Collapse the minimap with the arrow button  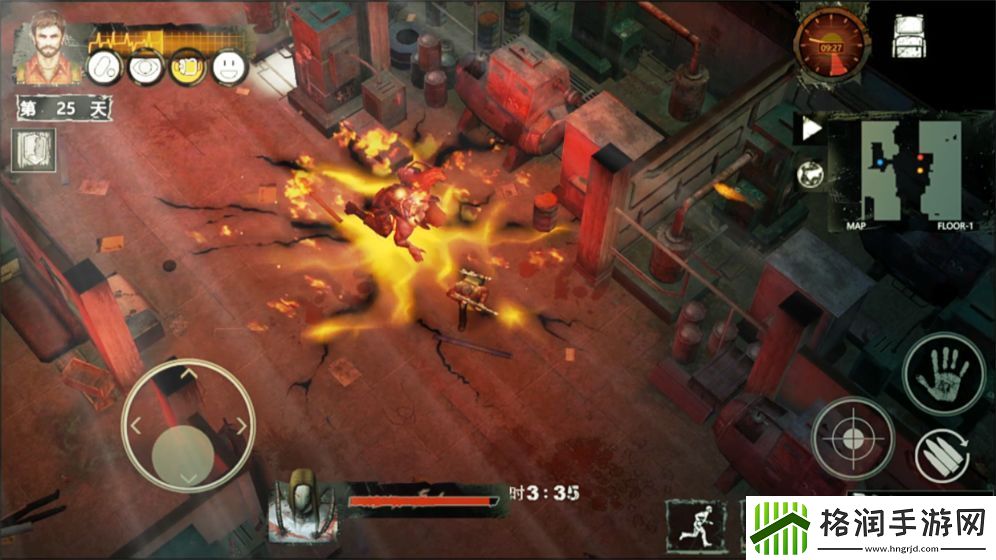tap(812, 128)
